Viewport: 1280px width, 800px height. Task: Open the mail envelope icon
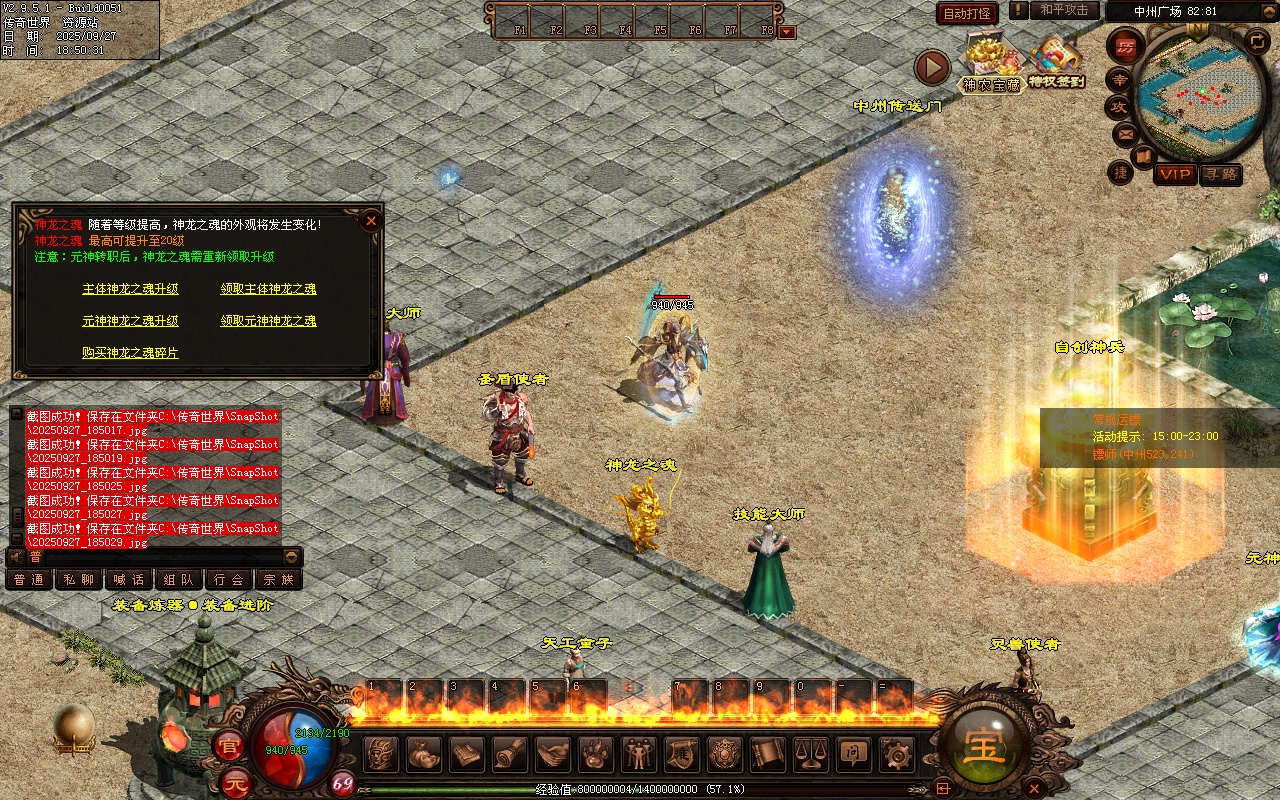point(1125,133)
